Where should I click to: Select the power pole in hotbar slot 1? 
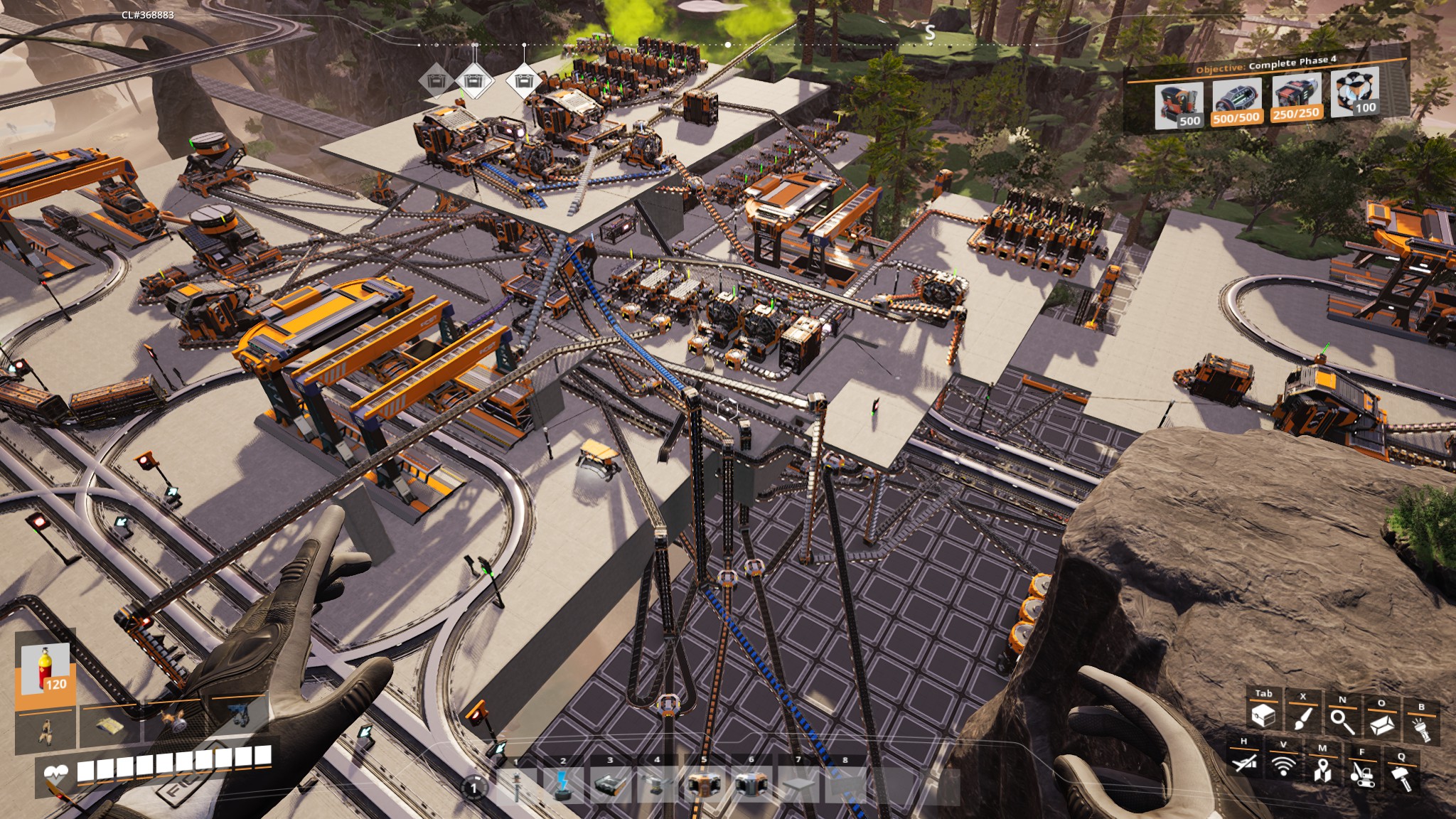tap(517, 786)
